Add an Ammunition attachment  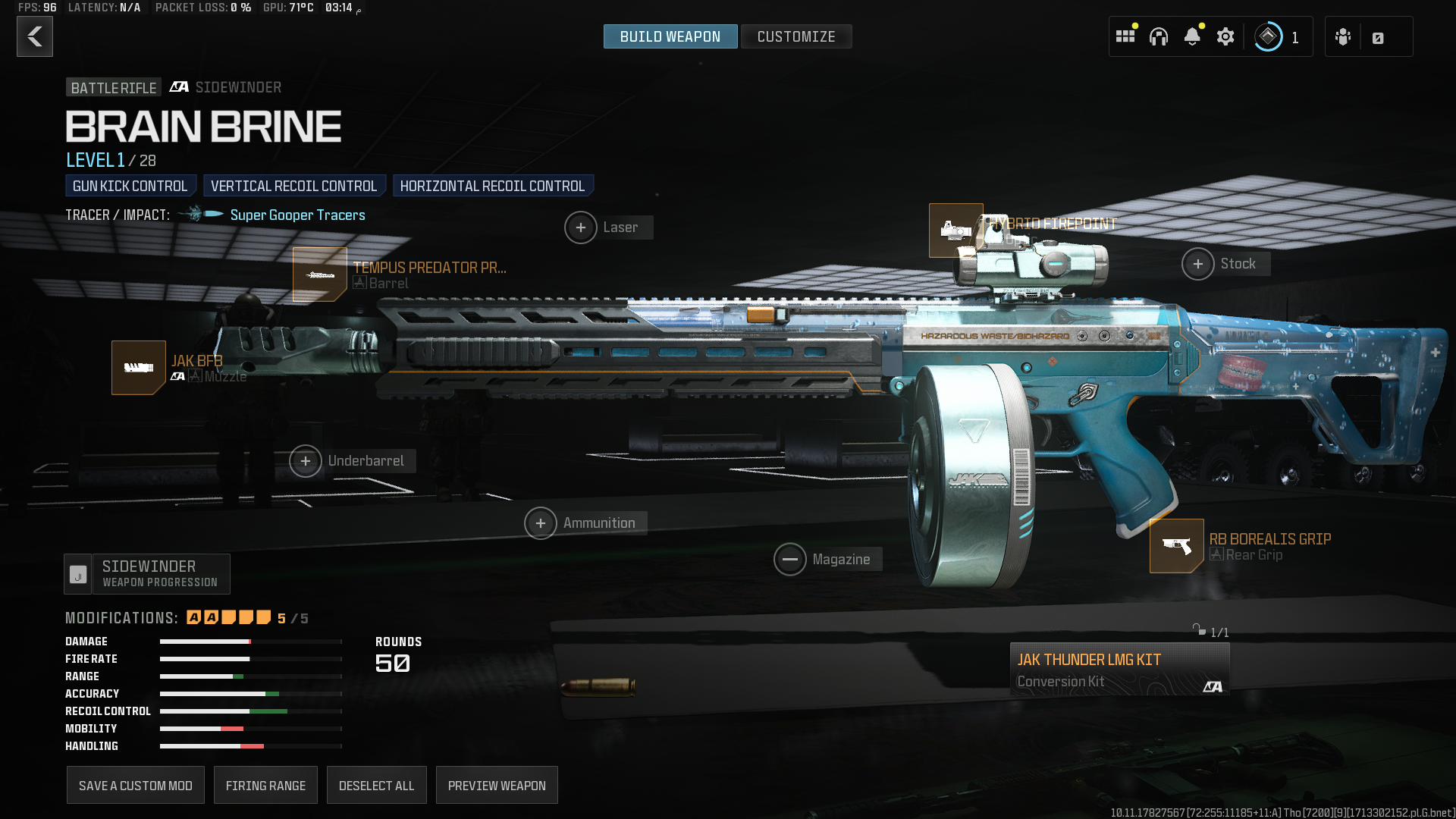coord(541,523)
